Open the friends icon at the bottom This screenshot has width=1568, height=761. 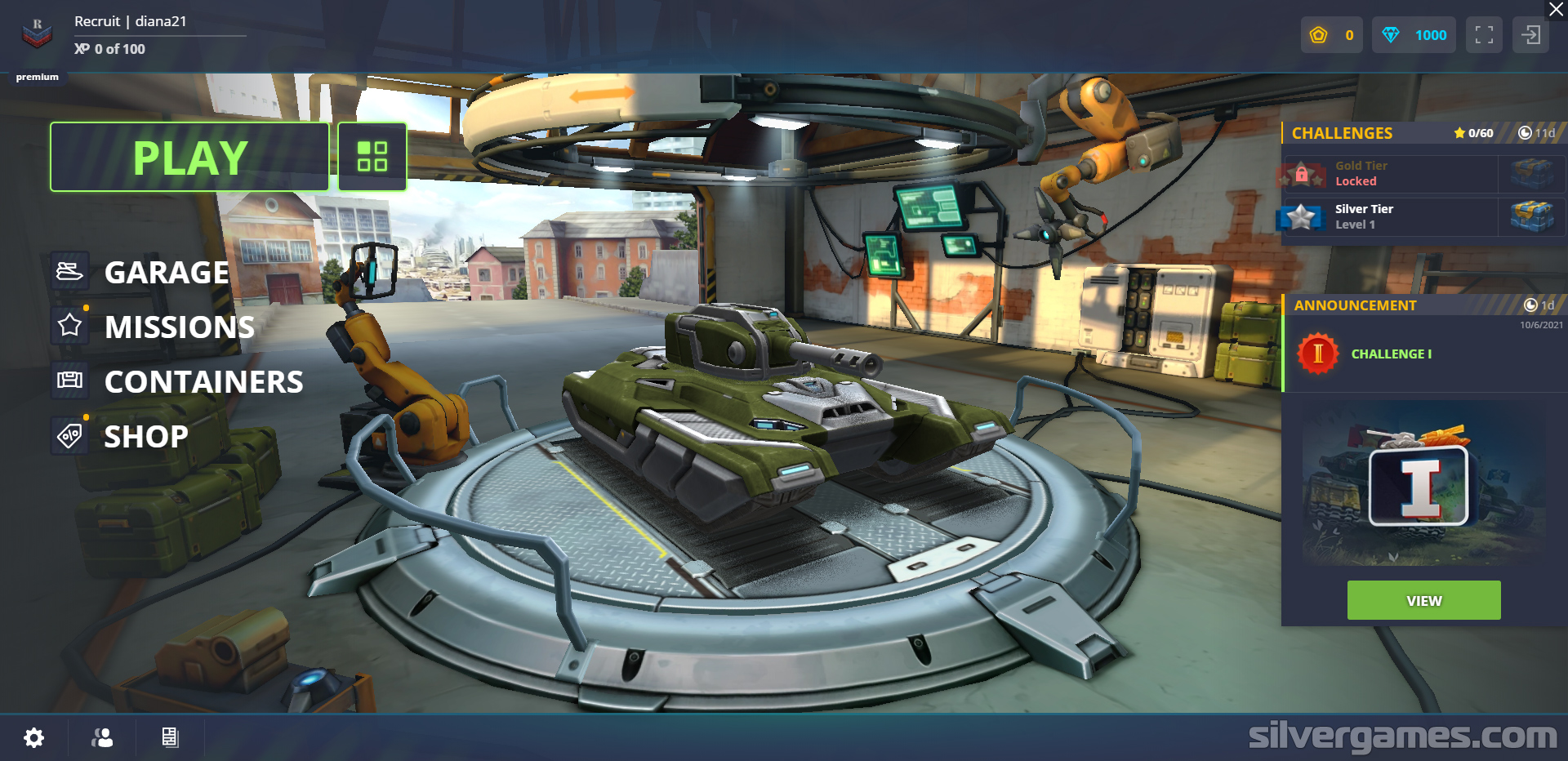click(x=101, y=738)
